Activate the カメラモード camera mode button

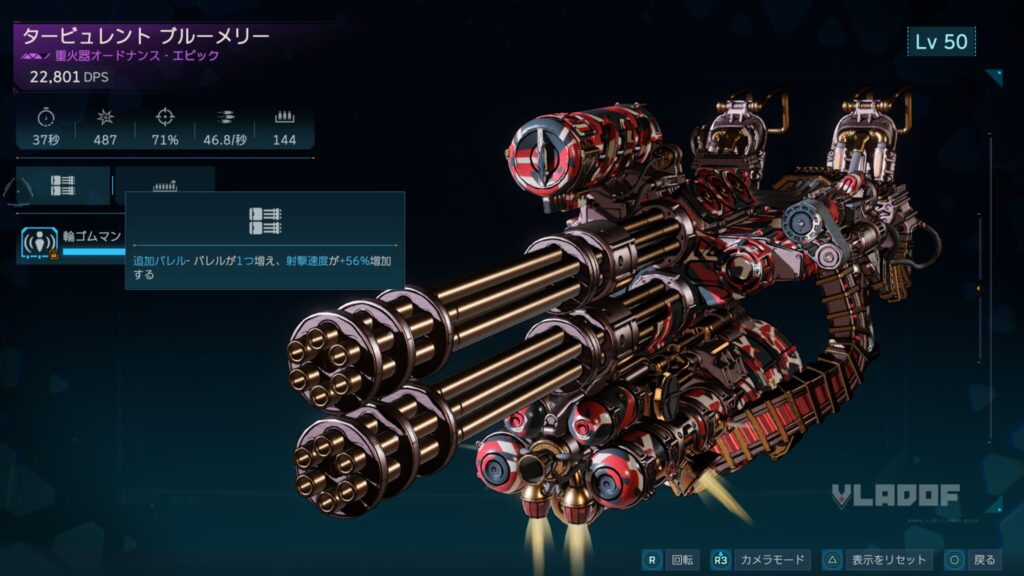tap(760, 560)
